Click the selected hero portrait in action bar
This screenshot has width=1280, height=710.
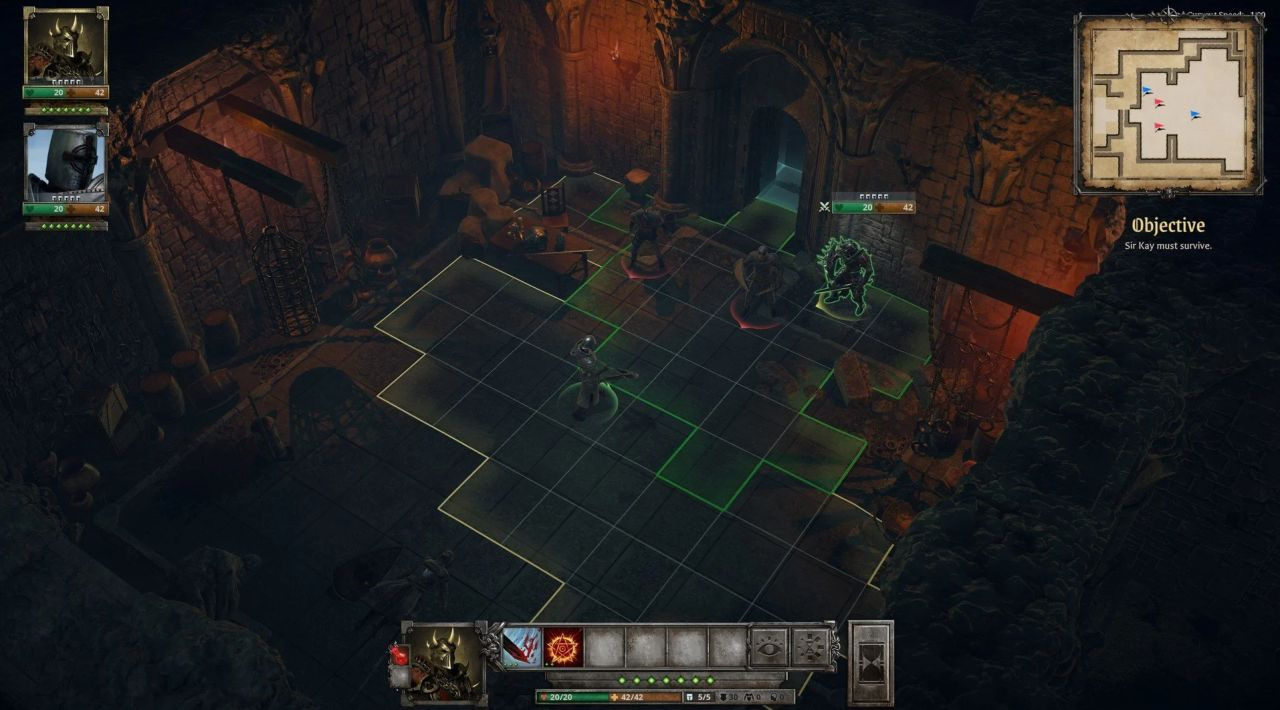(444, 660)
